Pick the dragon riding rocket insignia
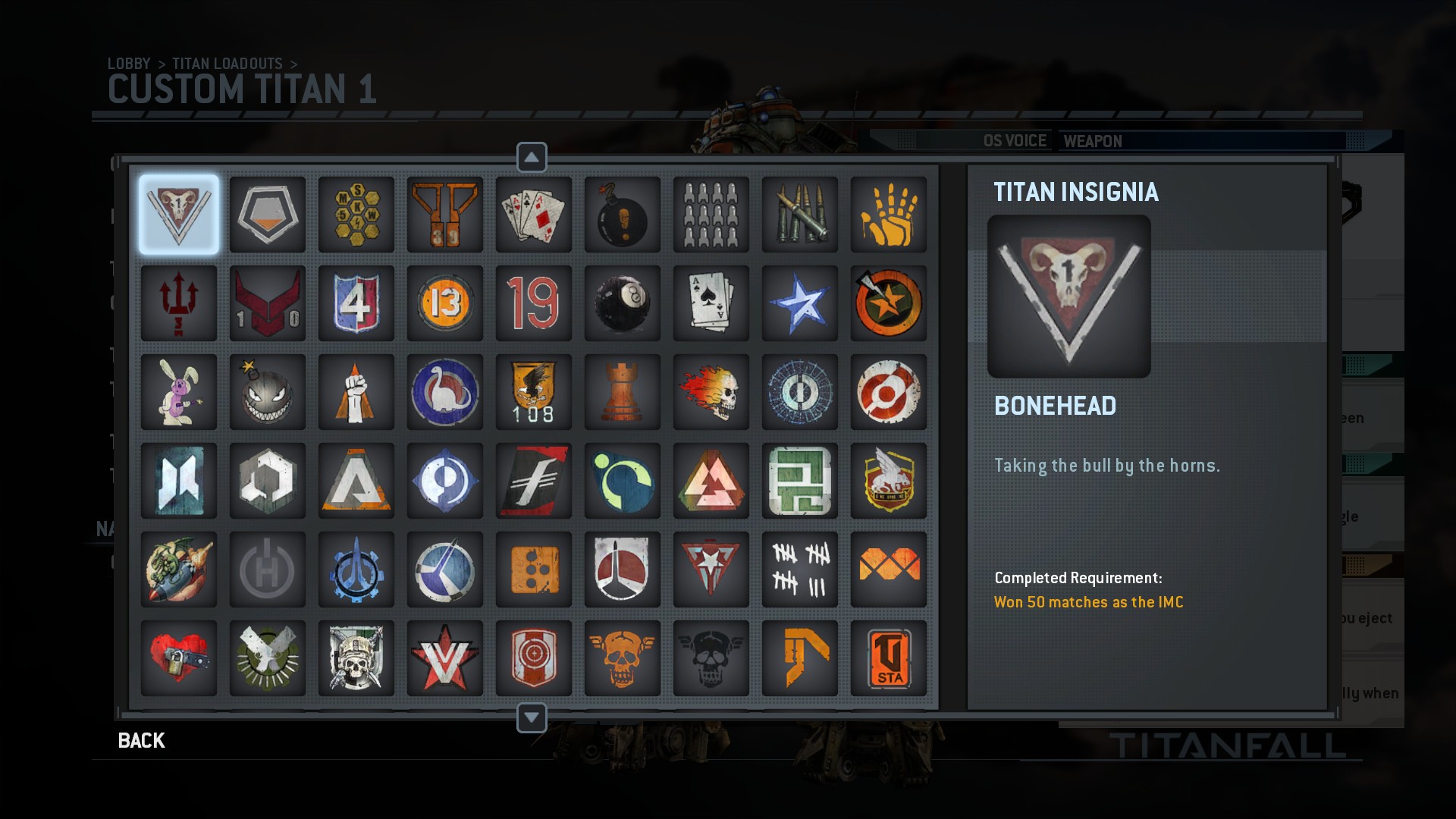Screen dimensions: 1456x819 178,569
